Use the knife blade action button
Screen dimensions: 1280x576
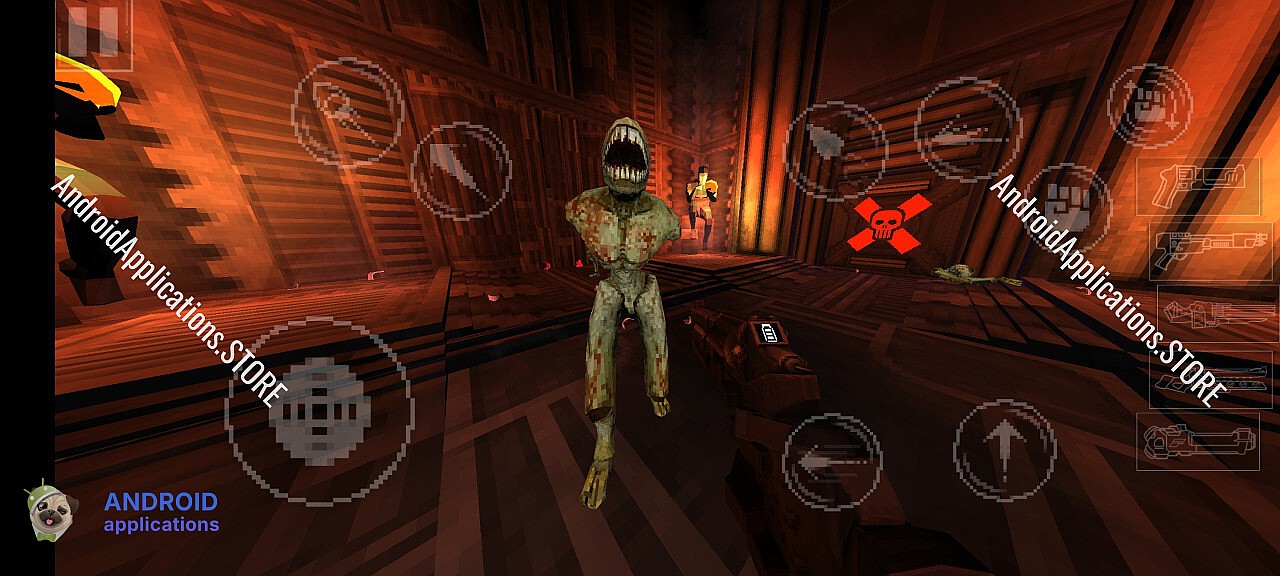pos(461,171)
